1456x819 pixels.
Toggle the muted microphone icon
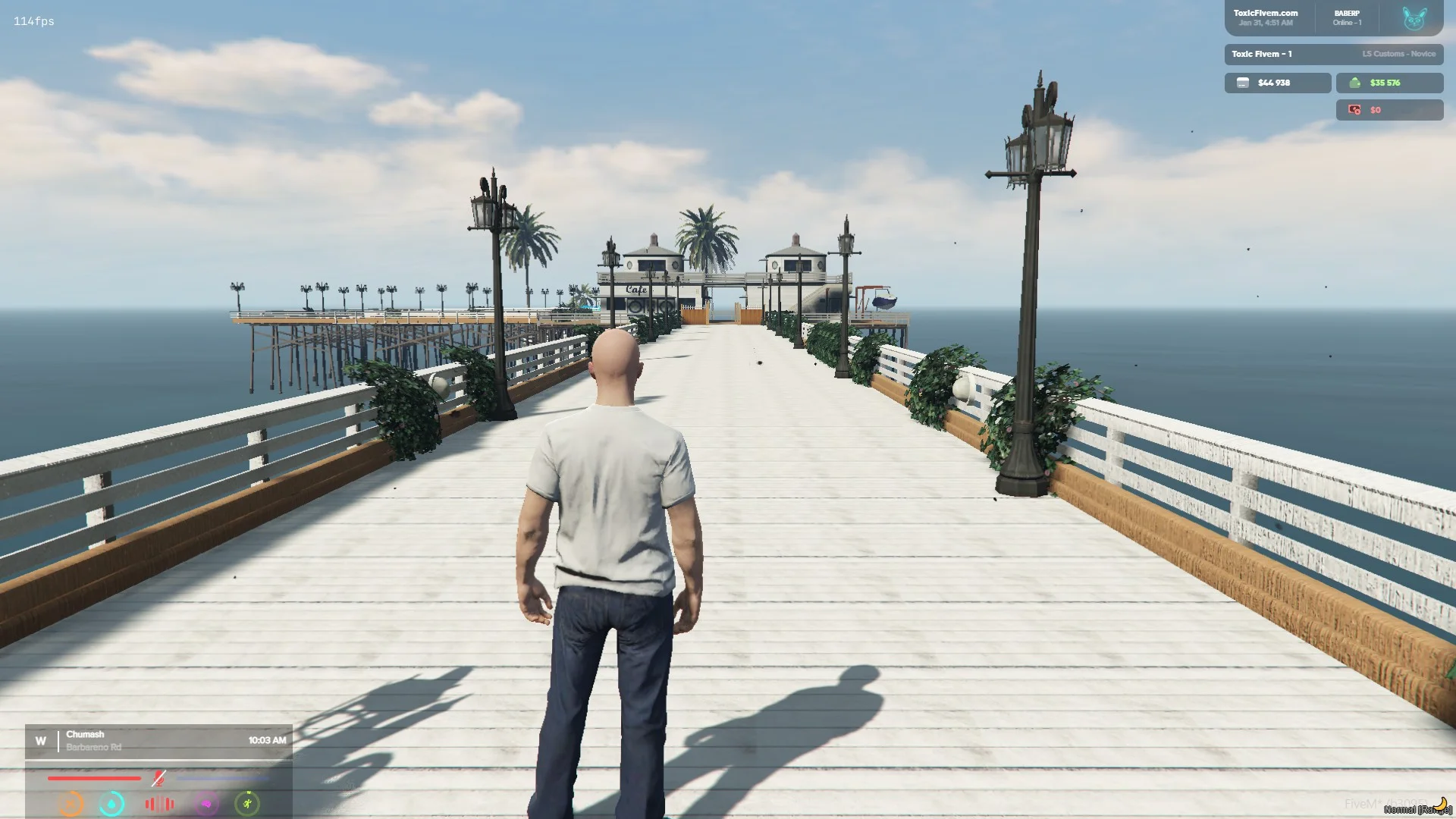[x=158, y=778]
